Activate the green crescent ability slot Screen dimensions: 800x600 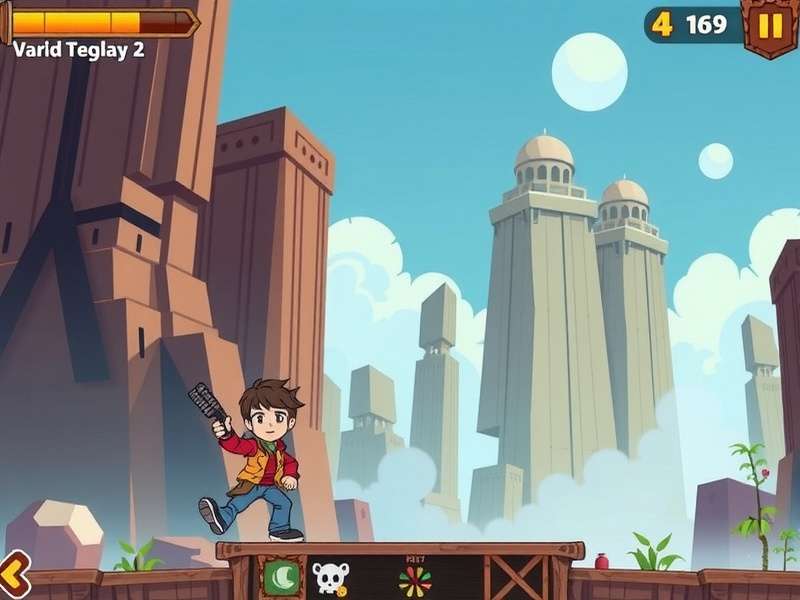point(282,577)
